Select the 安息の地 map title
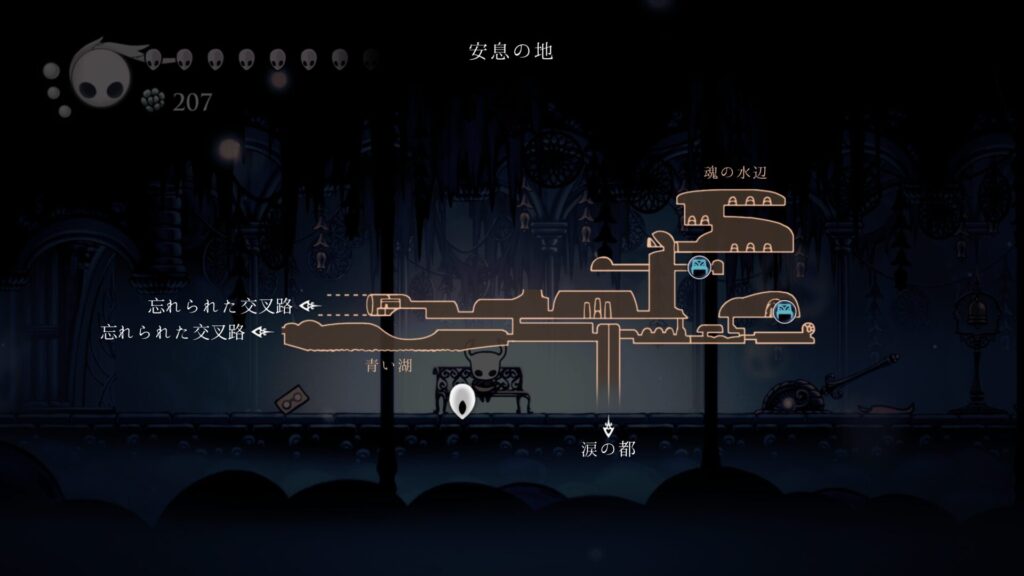The image size is (1024, 576). [511, 51]
